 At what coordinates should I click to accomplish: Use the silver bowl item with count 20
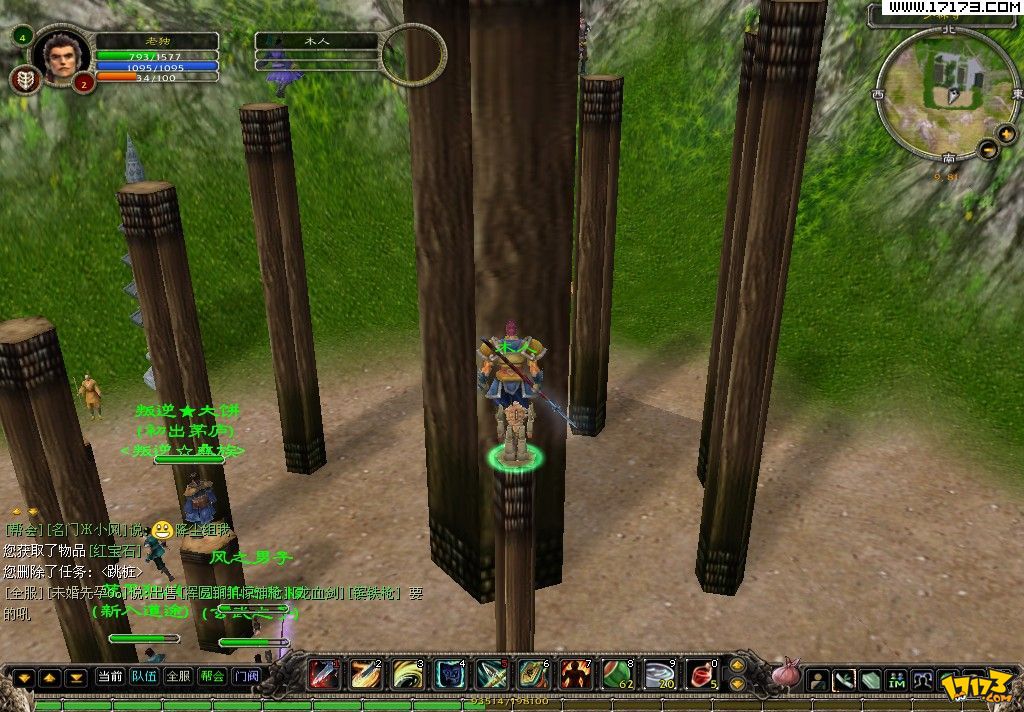click(x=659, y=674)
